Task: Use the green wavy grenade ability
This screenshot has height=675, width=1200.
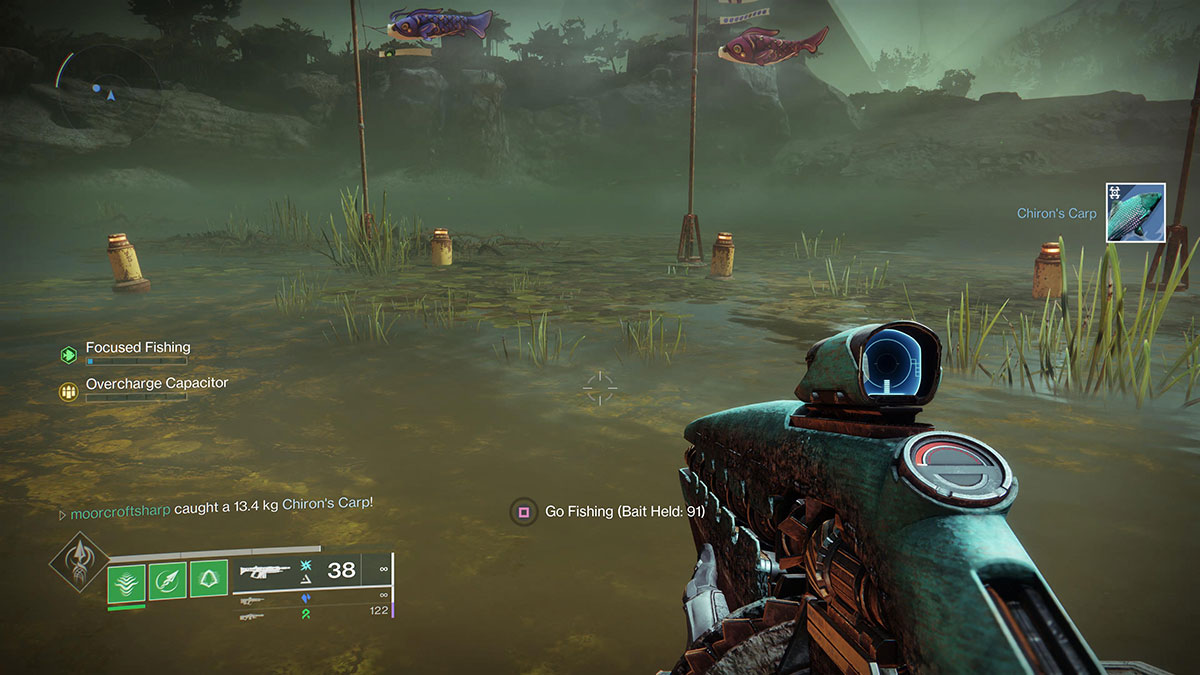Action: pyautogui.click(x=126, y=581)
